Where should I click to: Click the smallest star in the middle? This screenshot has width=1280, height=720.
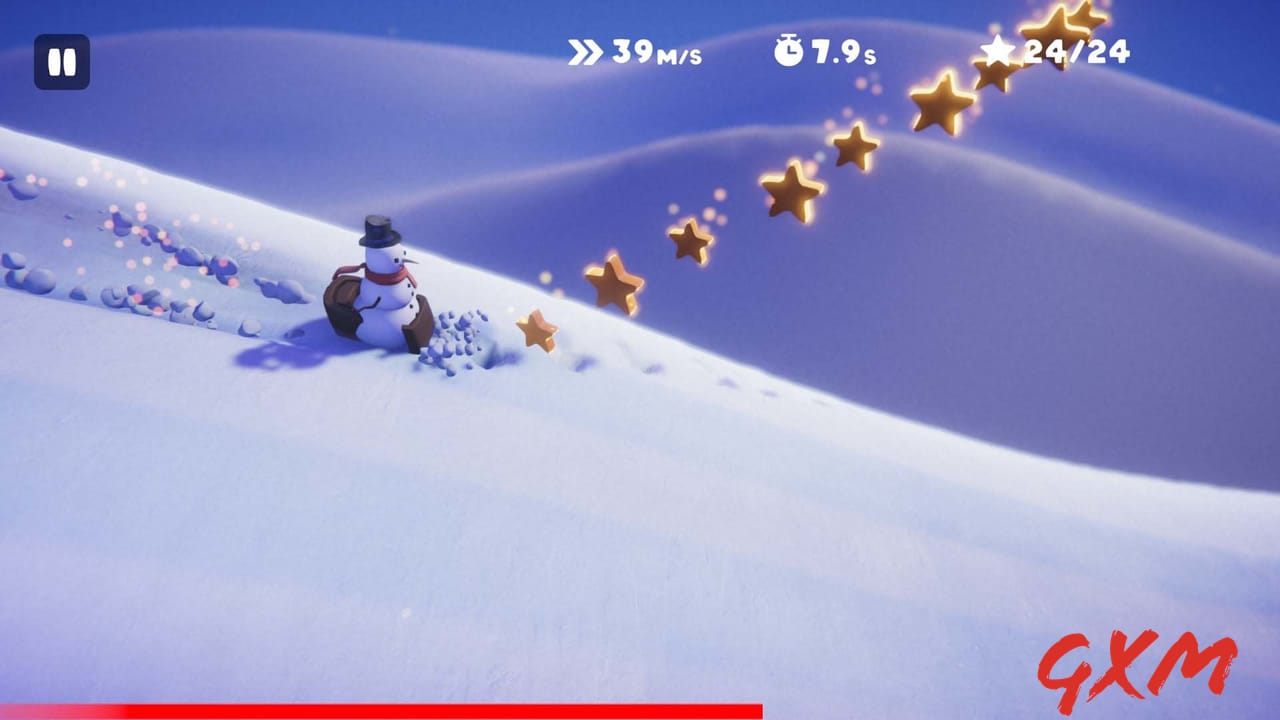tap(690, 241)
